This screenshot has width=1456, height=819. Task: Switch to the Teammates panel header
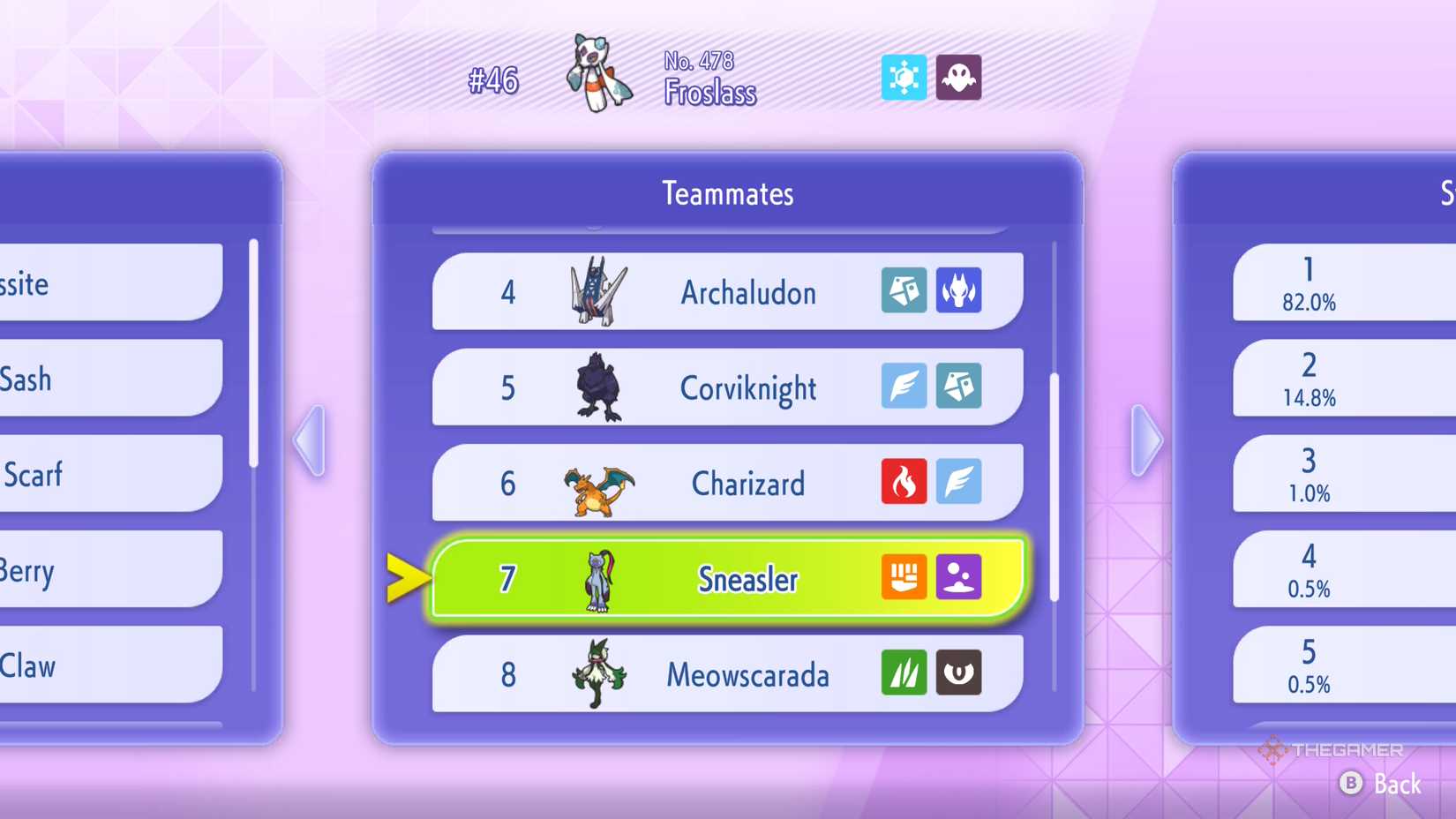click(726, 193)
